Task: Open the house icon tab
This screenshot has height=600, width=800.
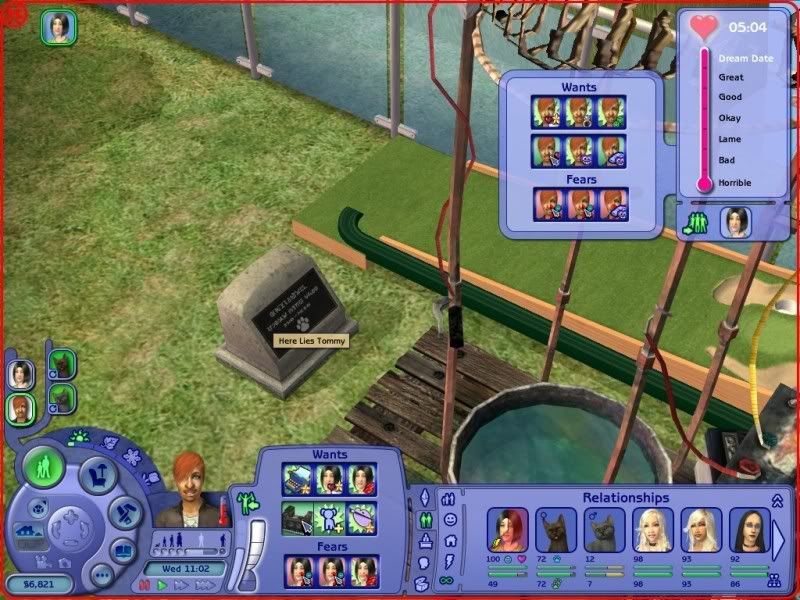Action: (x=450, y=540)
